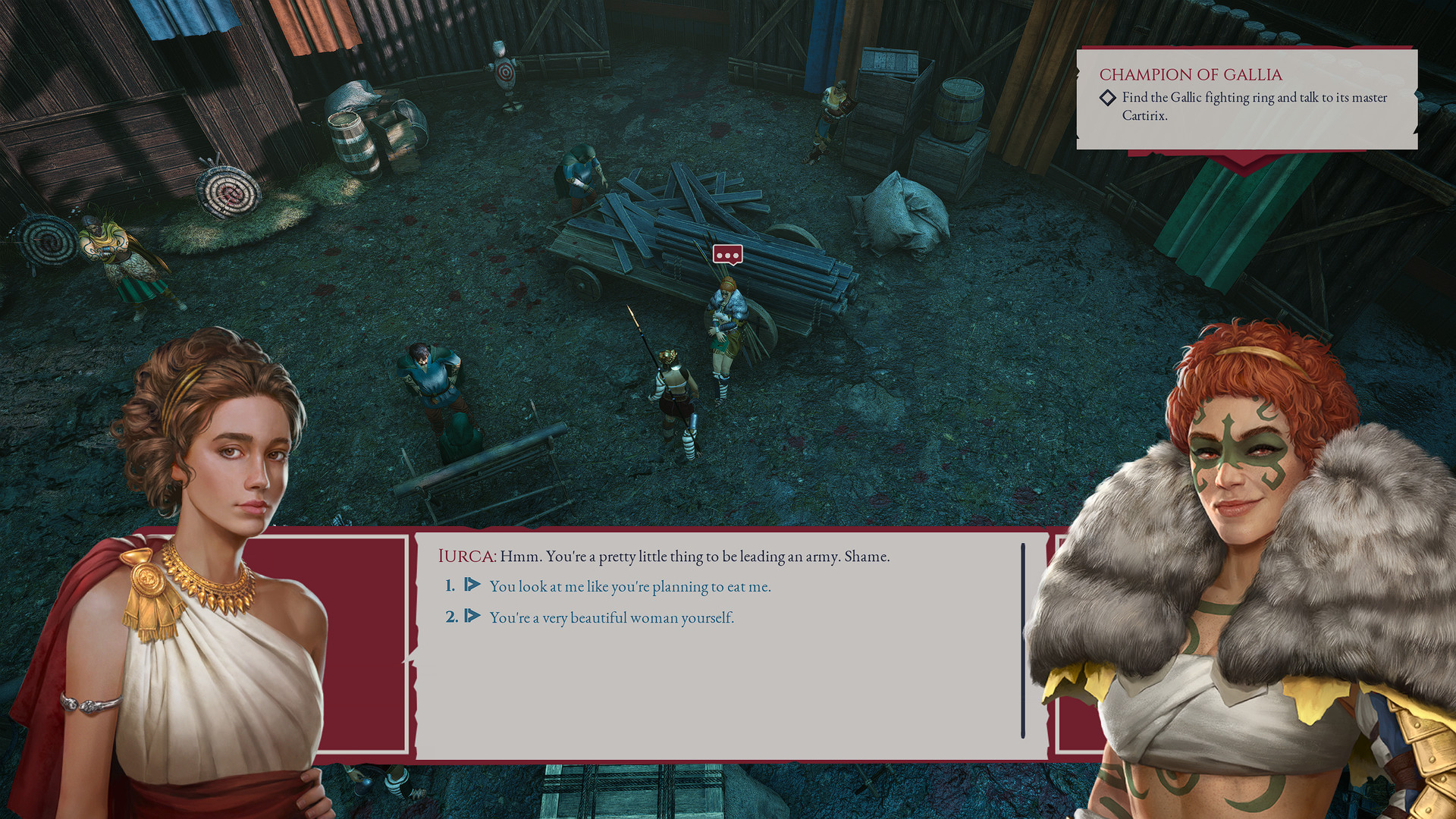Click the blue arrow beside dialogue option 2
This screenshot has width=1456, height=819.
(x=472, y=617)
